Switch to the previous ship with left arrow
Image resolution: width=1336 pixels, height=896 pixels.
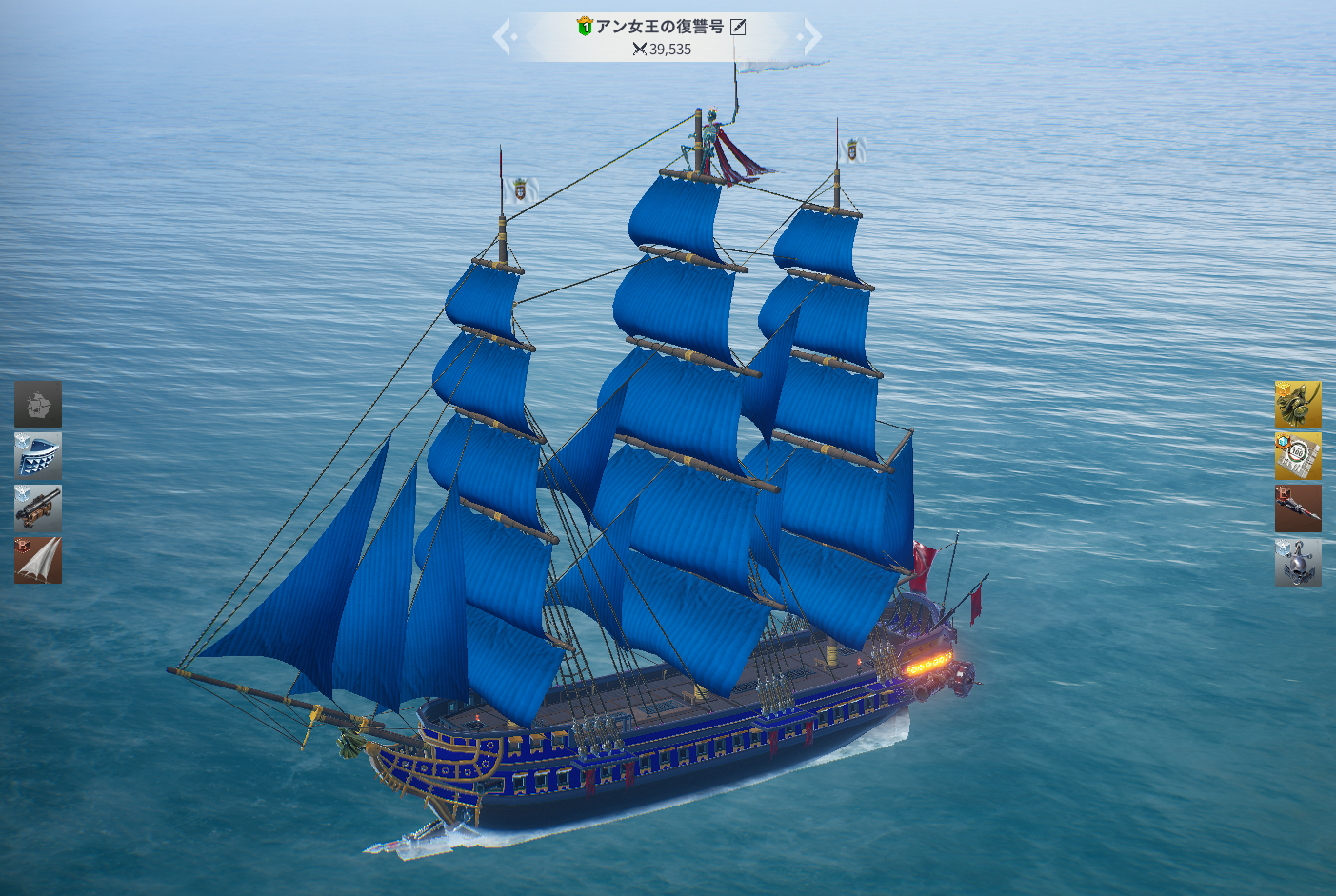(x=504, y=37)
